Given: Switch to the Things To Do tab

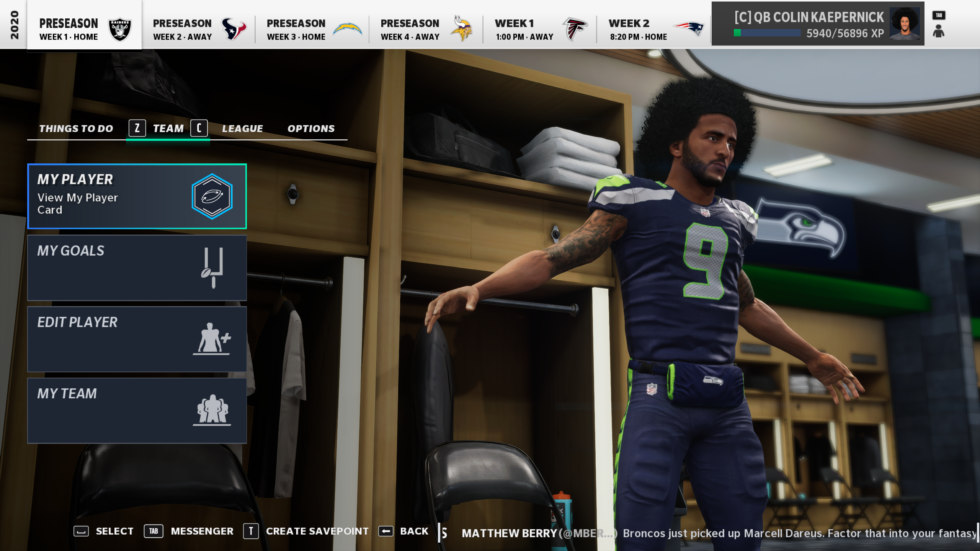Looking at the screenshot, I should (x=76, y=129).
